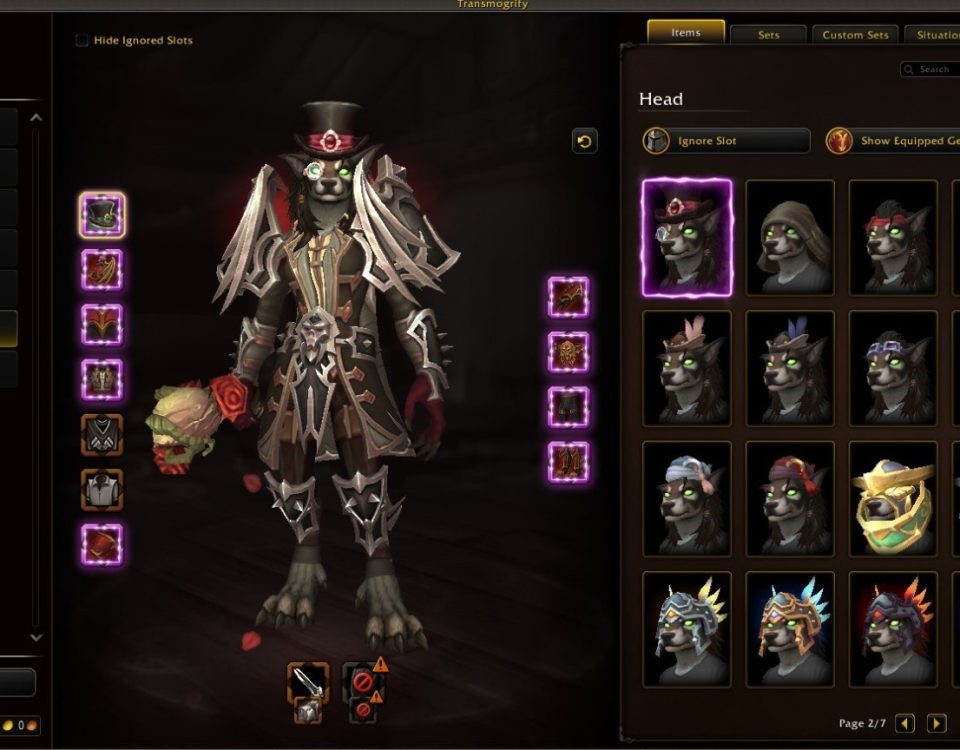Choose the brown hood appearance
960x750 pixels.
(x=790, y=237)
